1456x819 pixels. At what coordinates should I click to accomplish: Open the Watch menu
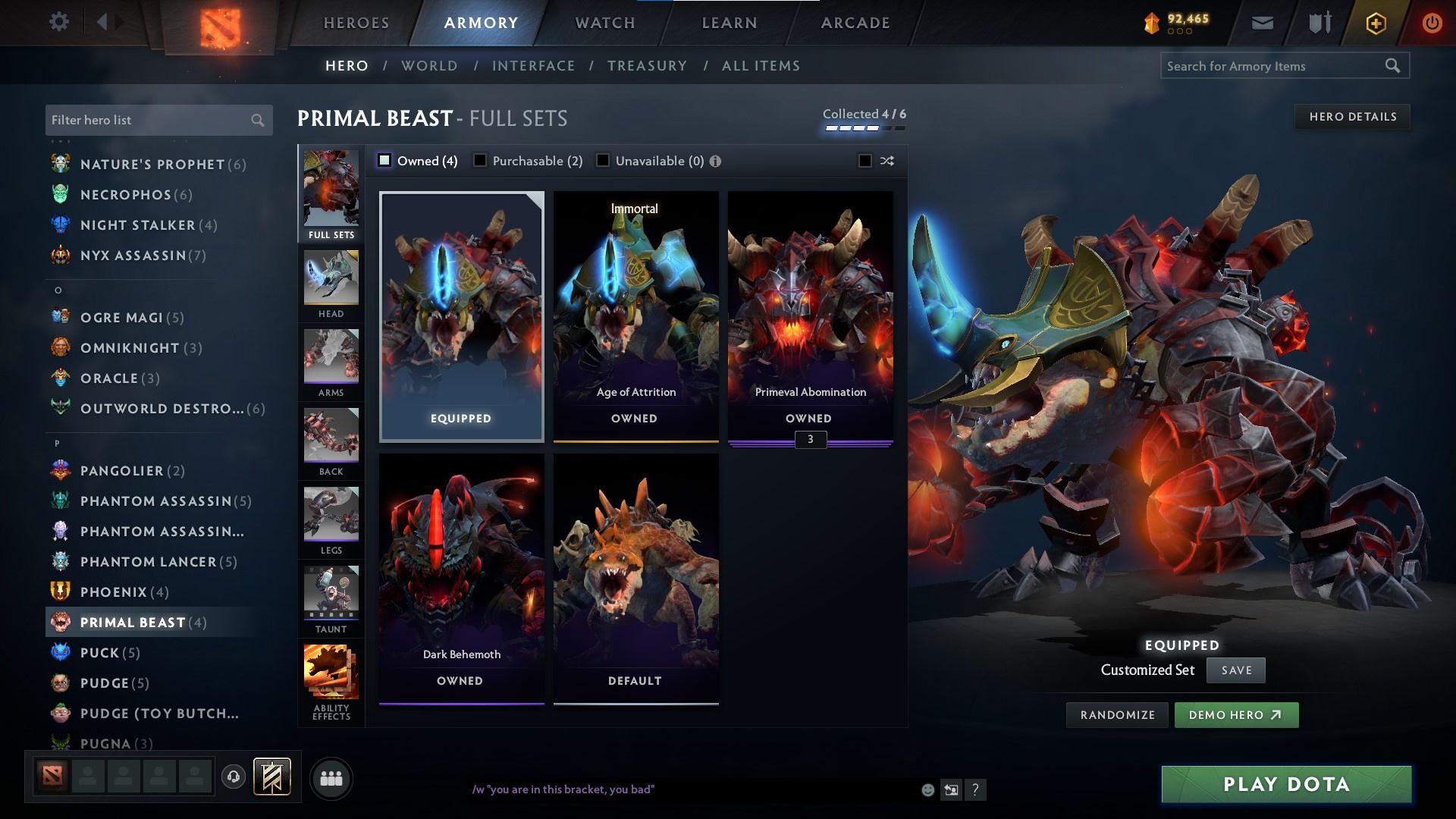point(604,22)
